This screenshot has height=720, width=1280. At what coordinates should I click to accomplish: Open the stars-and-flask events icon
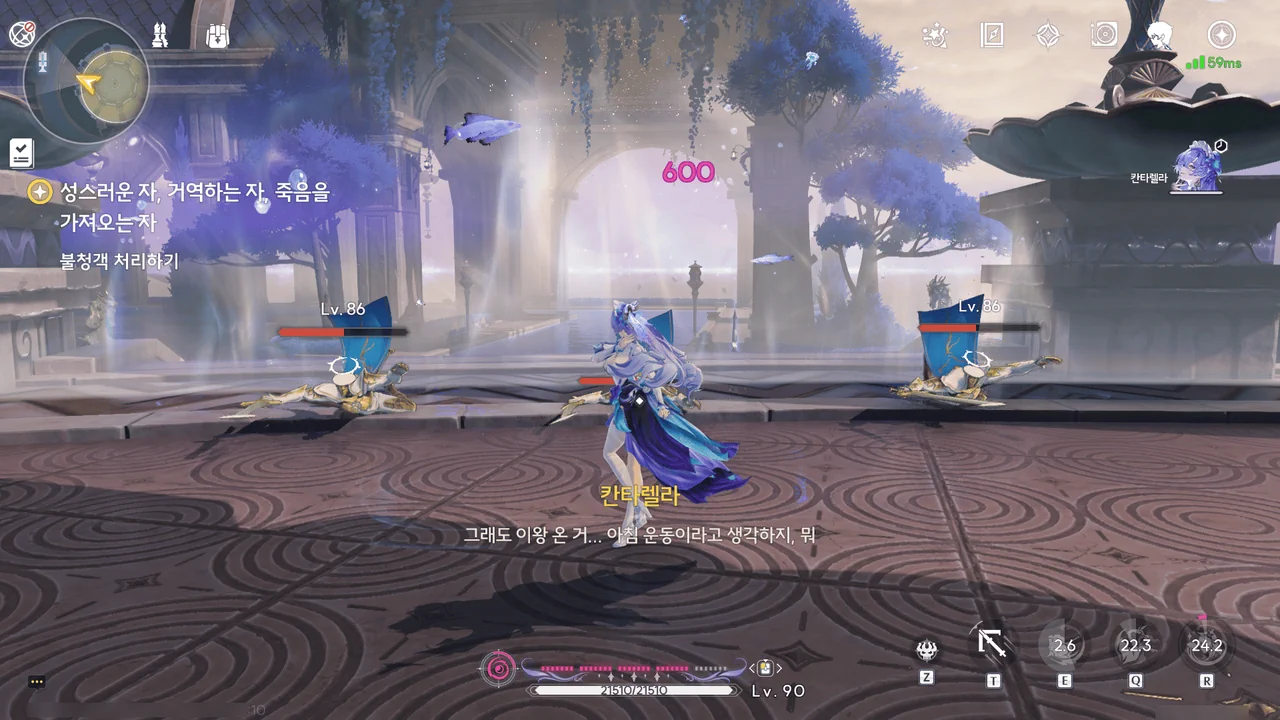[x=935, y=36]
